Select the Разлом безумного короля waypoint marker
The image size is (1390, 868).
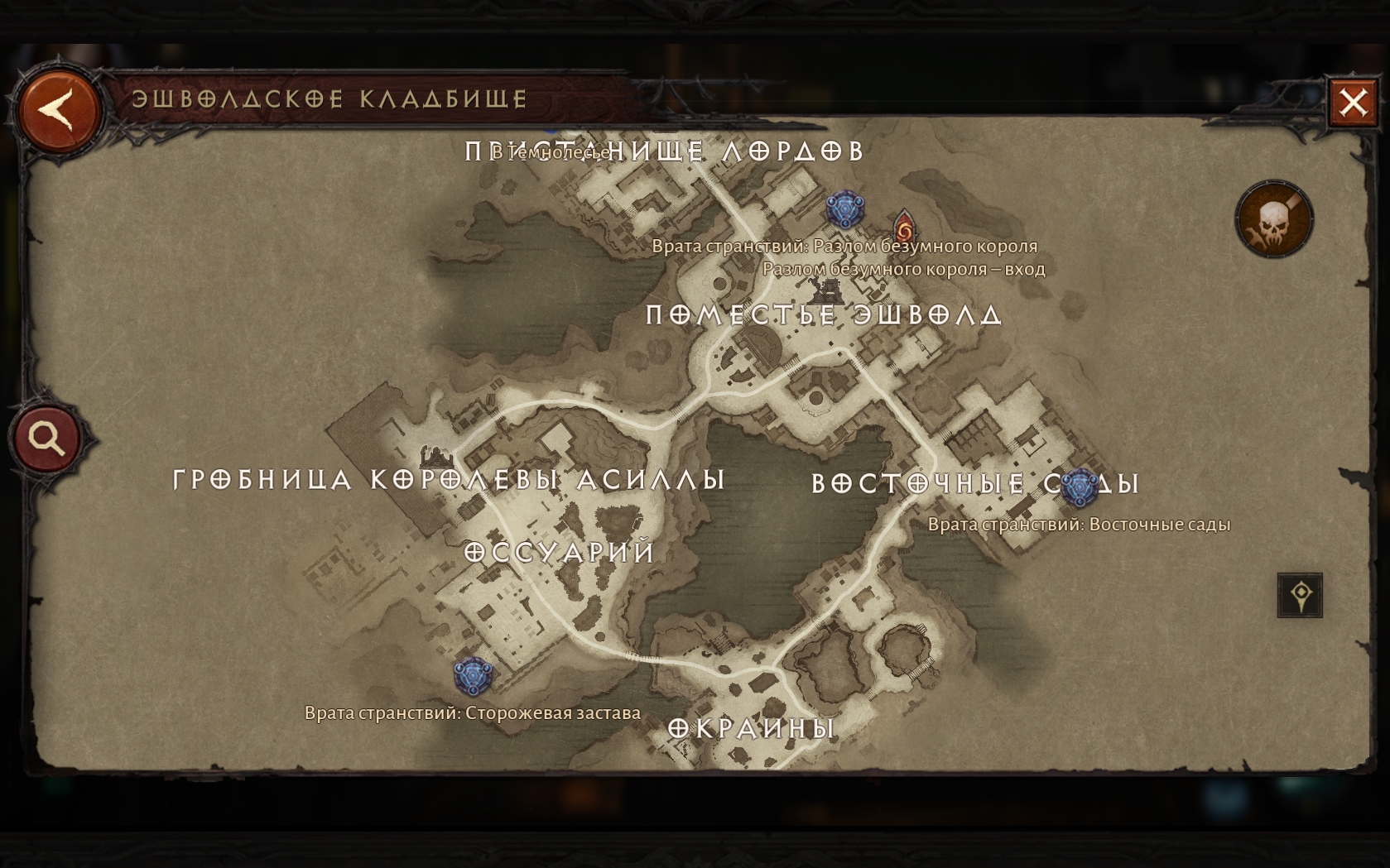tap(844, 209)
